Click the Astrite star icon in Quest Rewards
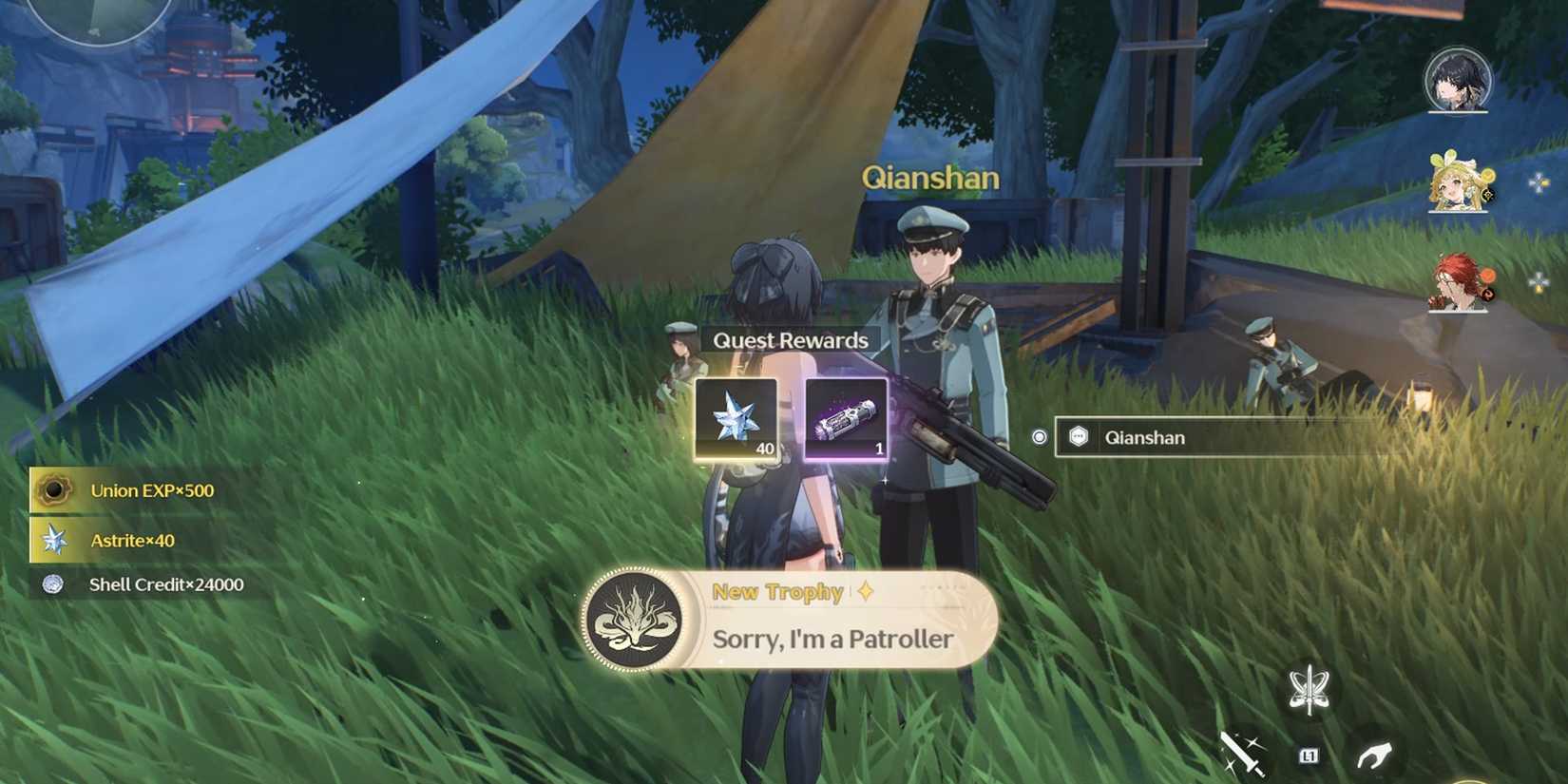The width and height of the screenshot is (1568, 784). (736, 418)
